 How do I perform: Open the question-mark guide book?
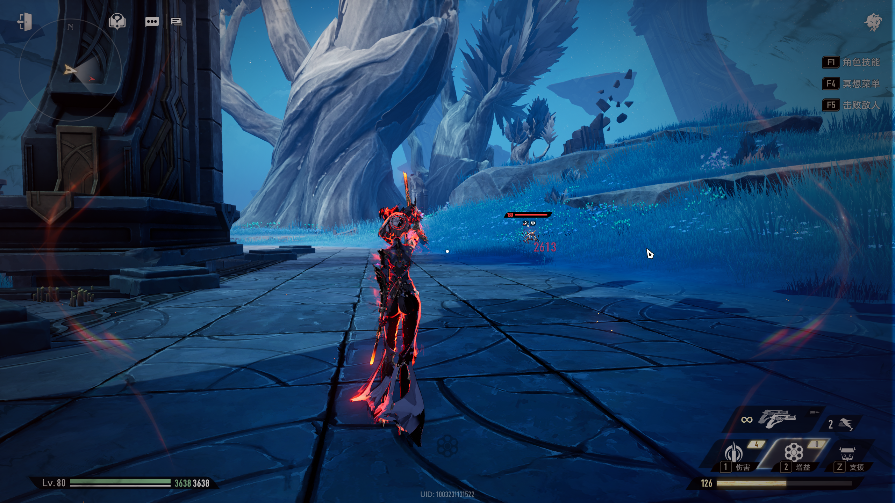(117, 20)
